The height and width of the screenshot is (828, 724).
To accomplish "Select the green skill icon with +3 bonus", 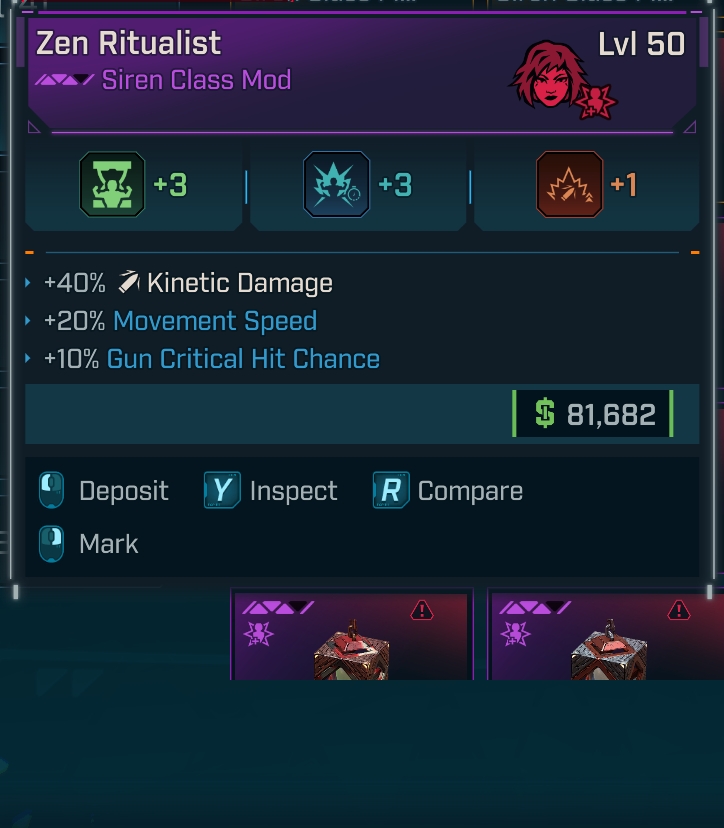I will [x=112, y=185].
